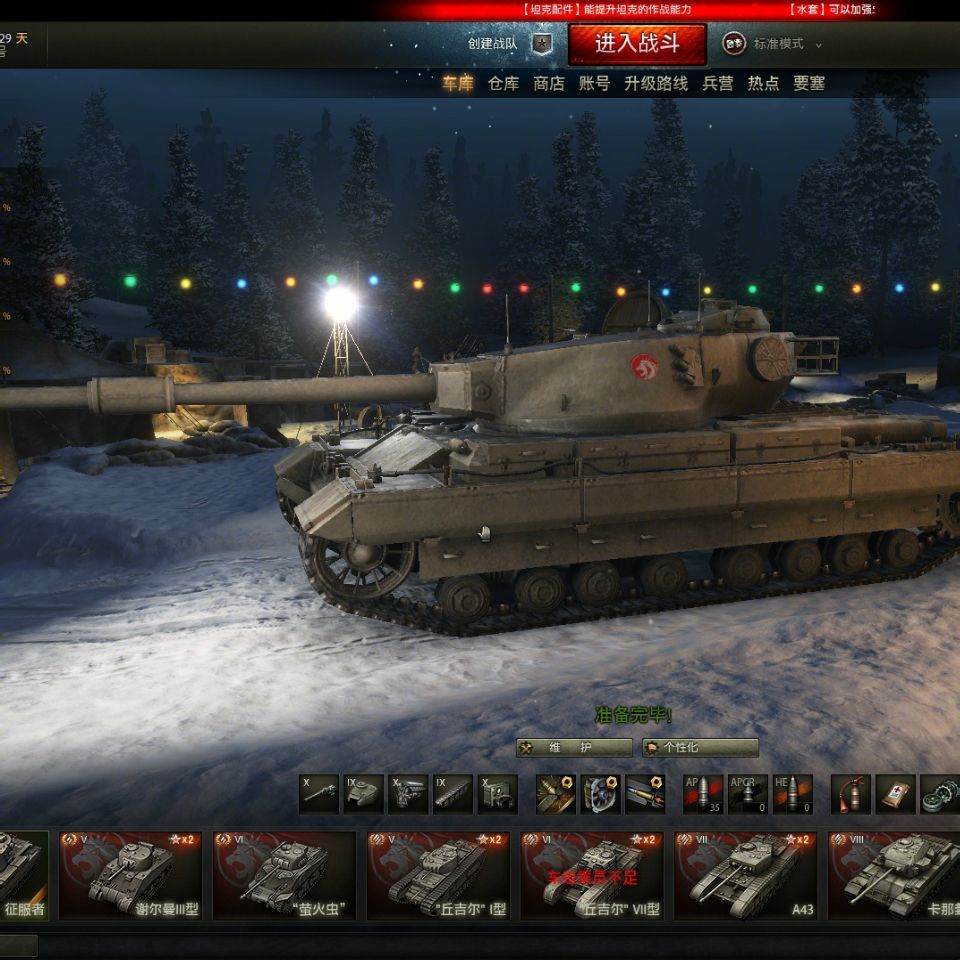Viewport: 960px width, 960px height.
Task: Switch to the 仓库 depot tab
Action: [504, 84]
